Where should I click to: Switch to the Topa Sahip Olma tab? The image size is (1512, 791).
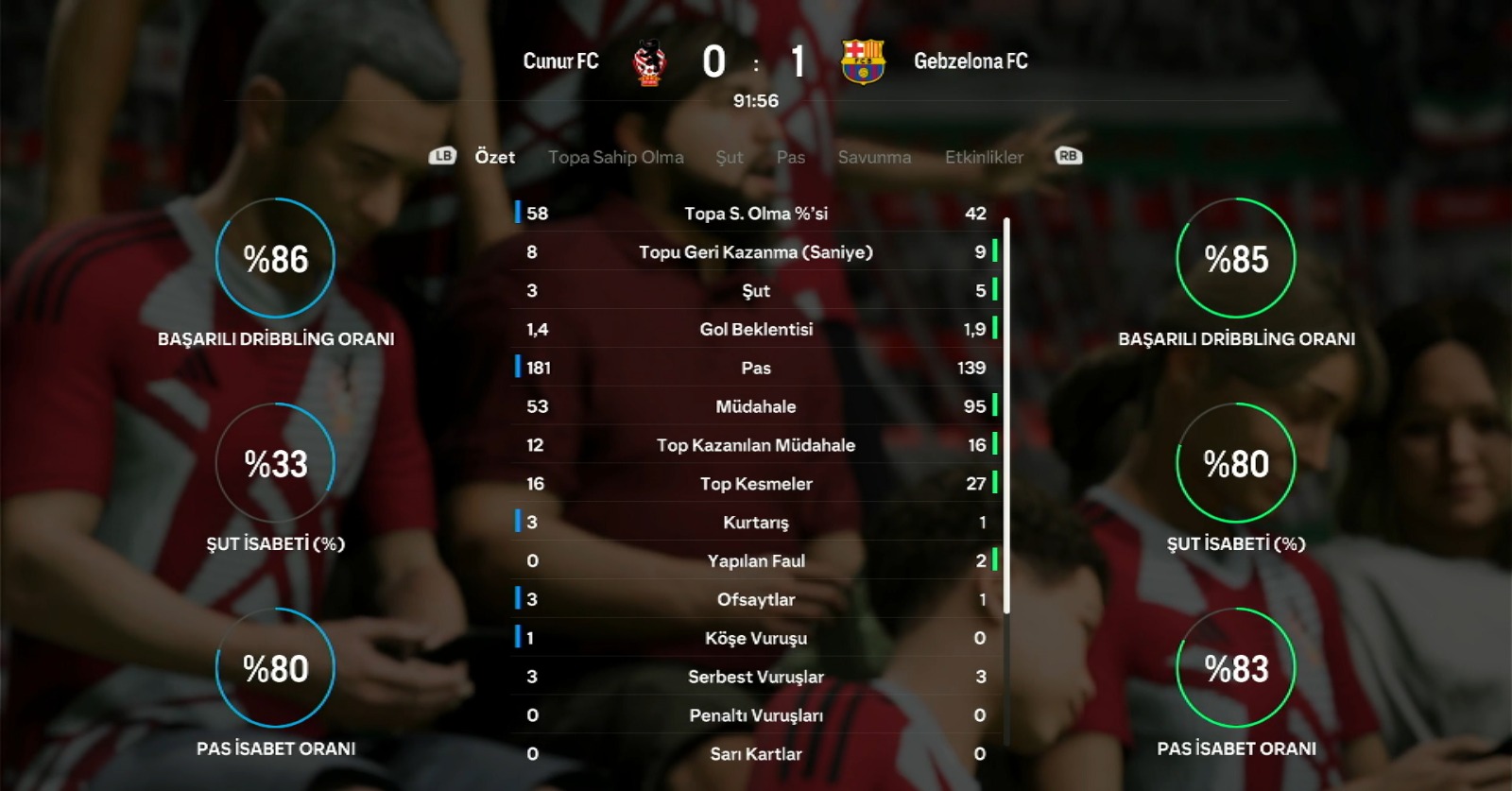(615, 157)
